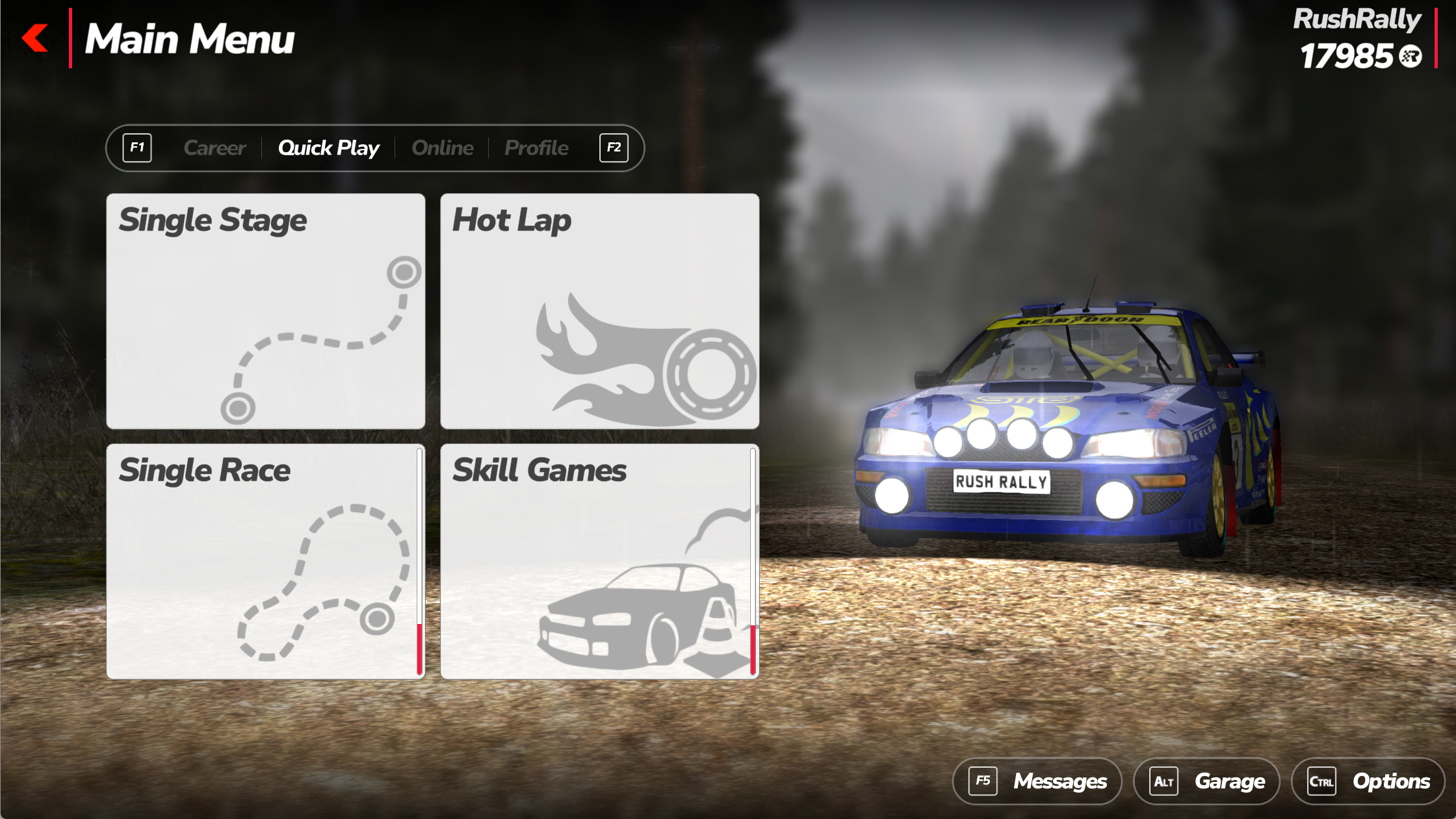This screenshot has width=1456, height=819.
Task: Show the Profile tab
Action: click(536, 148)
